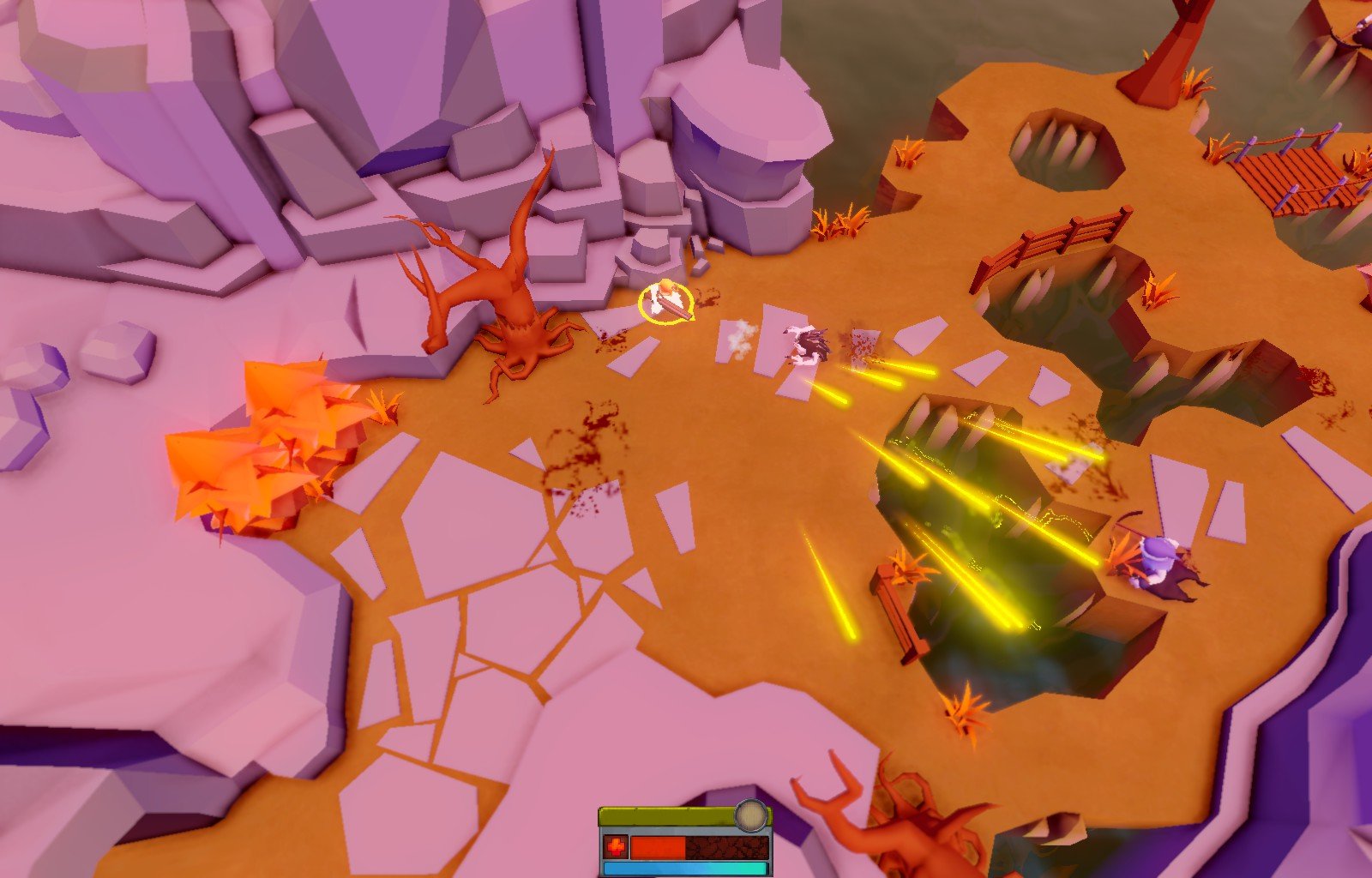This screenshot has width=1372, height=878.
Task: Click the red cross health icon
Action: point(615,847)
